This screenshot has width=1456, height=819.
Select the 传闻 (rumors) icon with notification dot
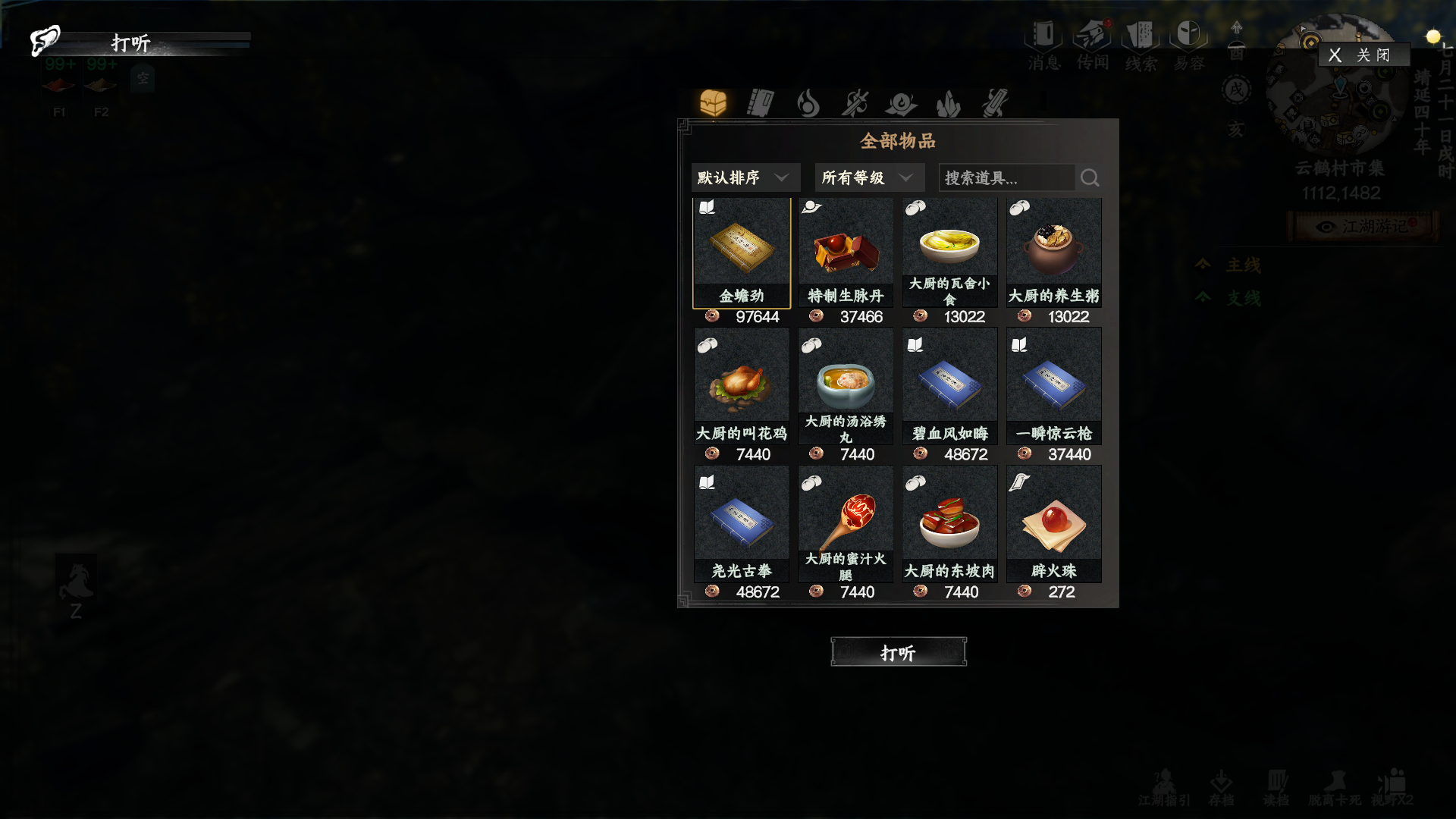pos(1091,36)
